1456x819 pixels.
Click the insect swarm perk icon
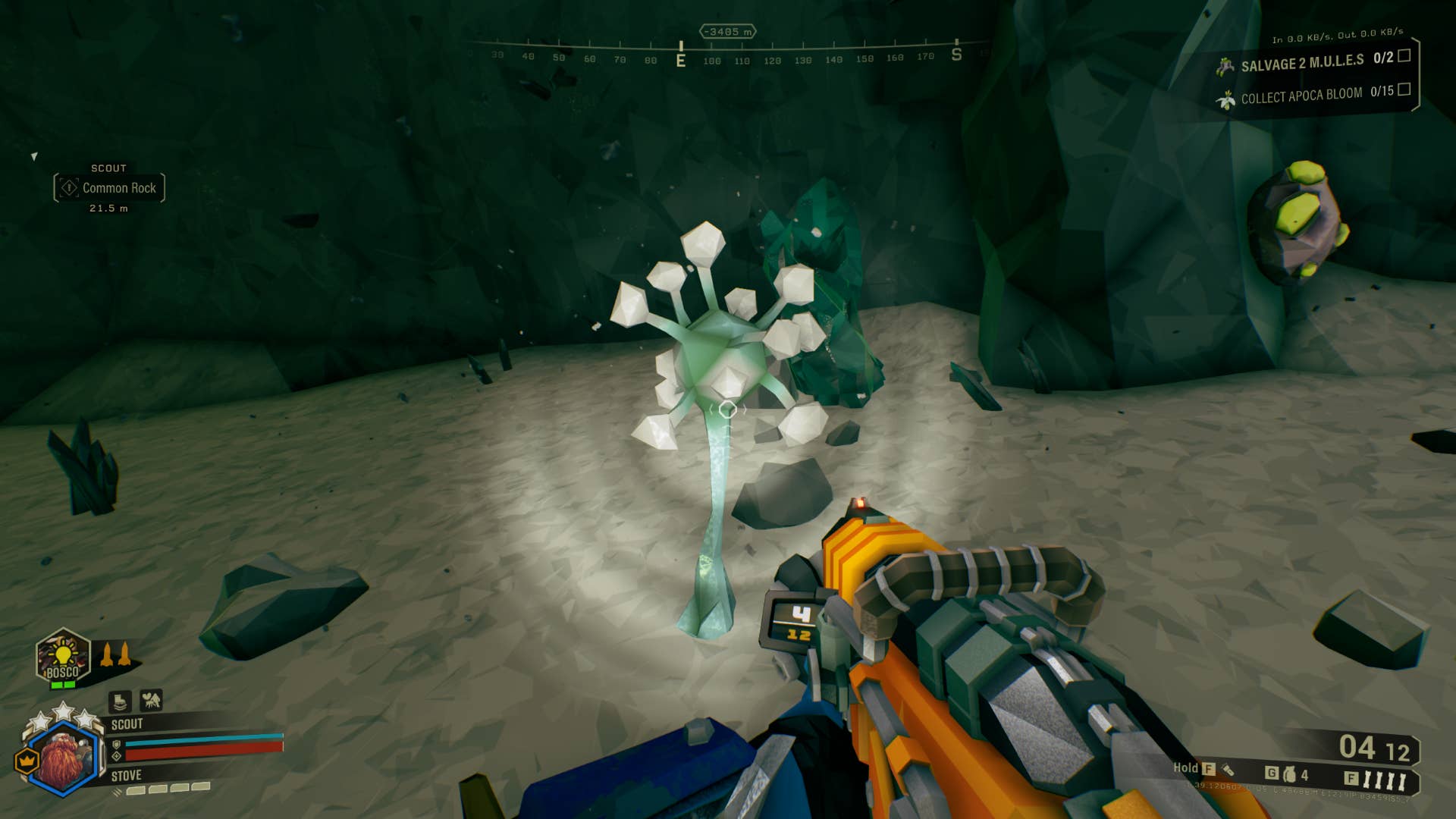pos(151,701)
